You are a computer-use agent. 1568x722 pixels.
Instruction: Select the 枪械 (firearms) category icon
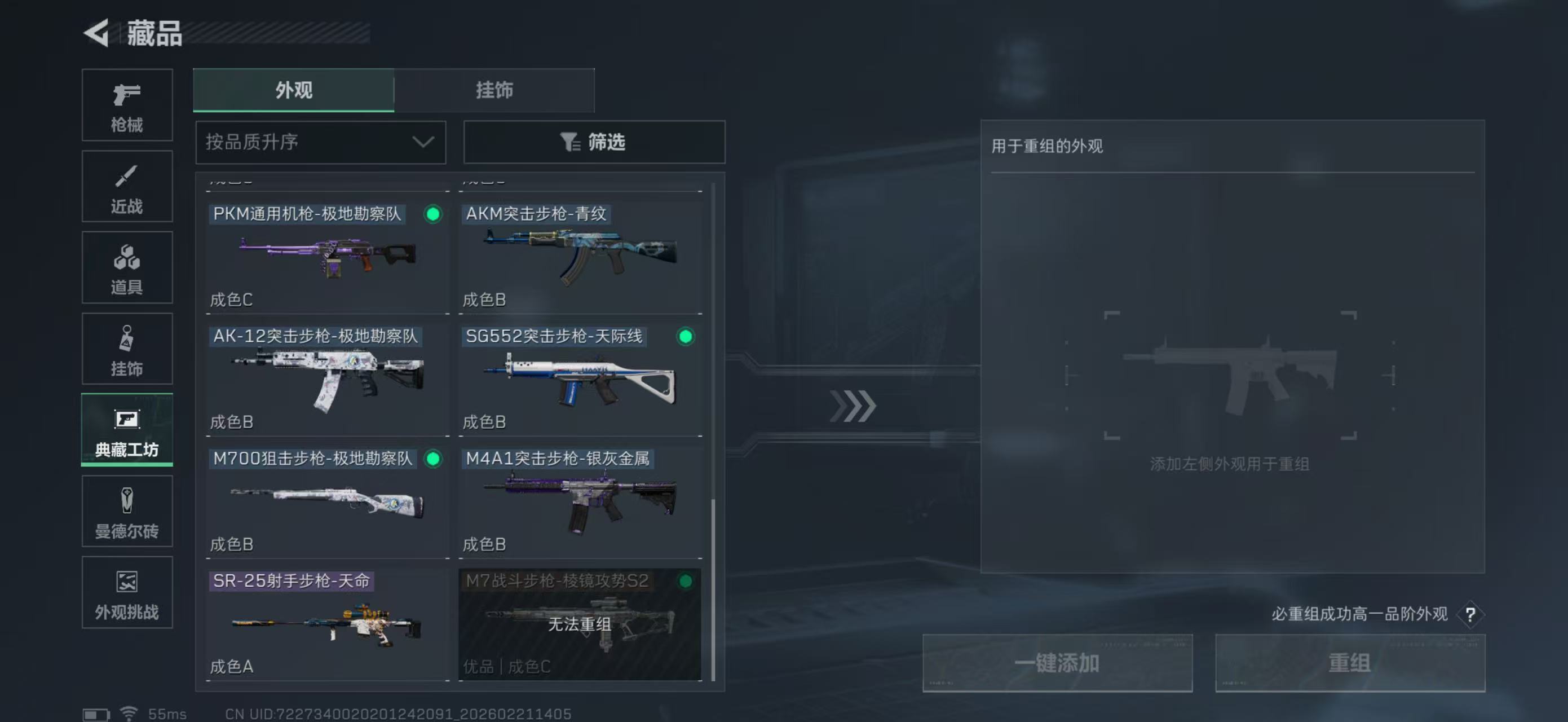click(x=127, y=105)
